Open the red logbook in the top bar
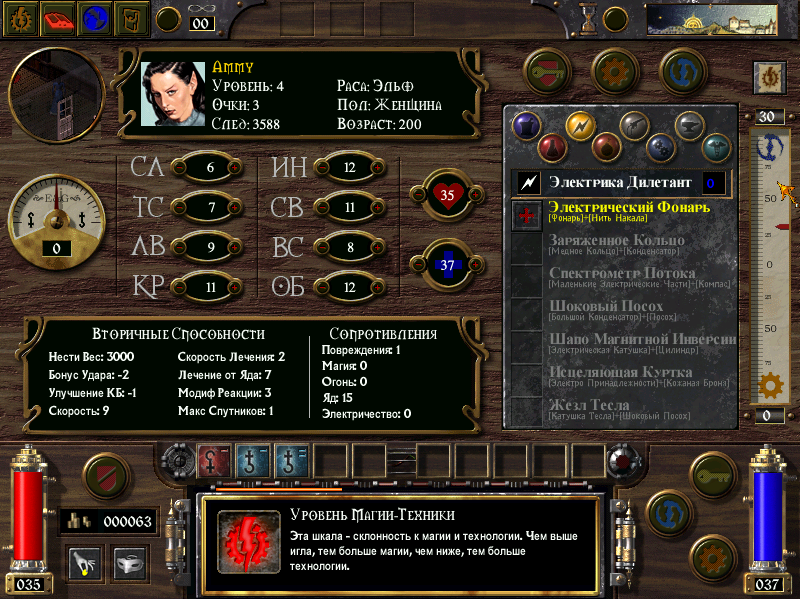The width and height of the screenshot is (801, 599). (x=61, y=18)
